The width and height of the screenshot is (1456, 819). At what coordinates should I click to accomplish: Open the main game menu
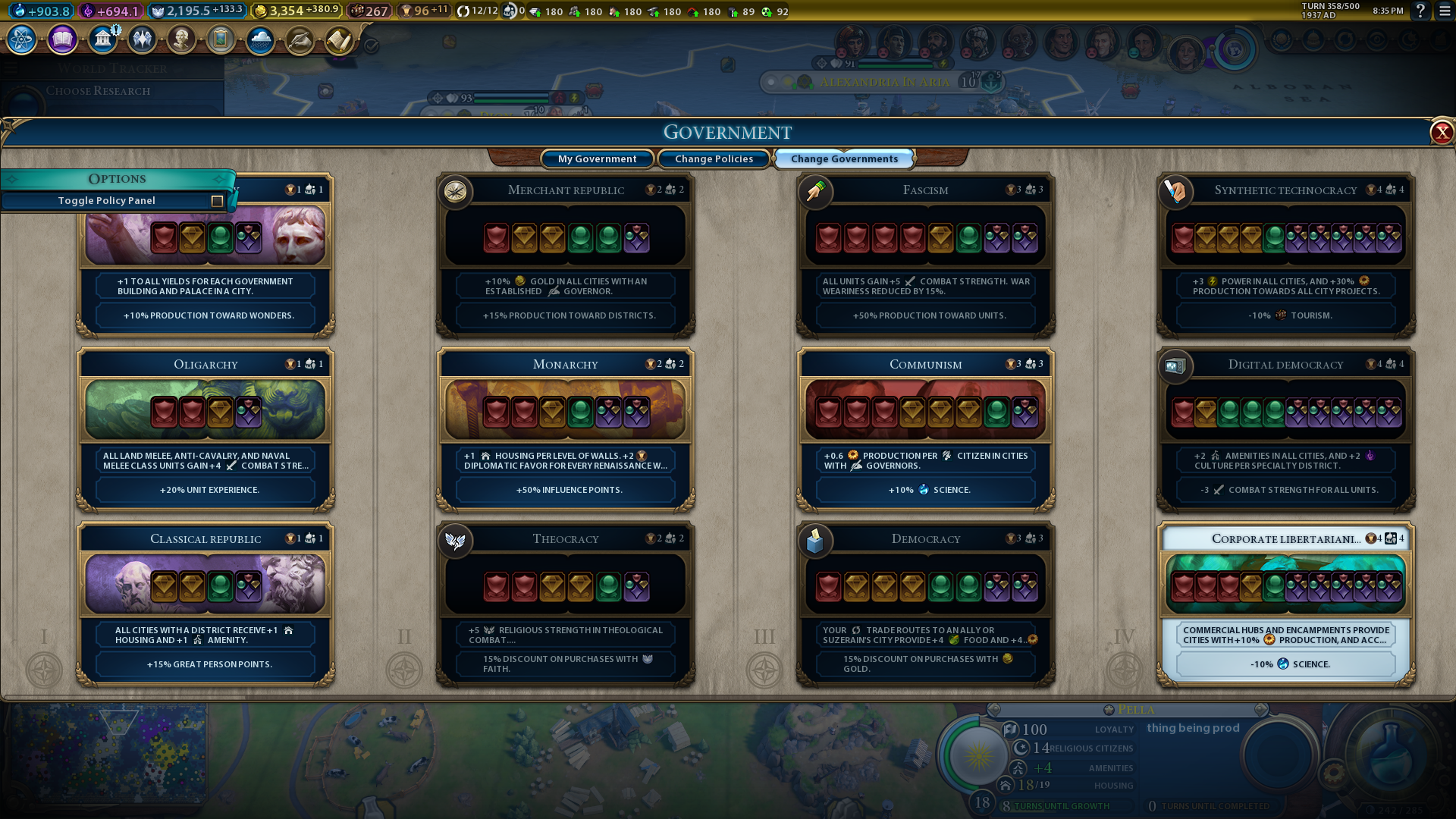(1445, 11)
